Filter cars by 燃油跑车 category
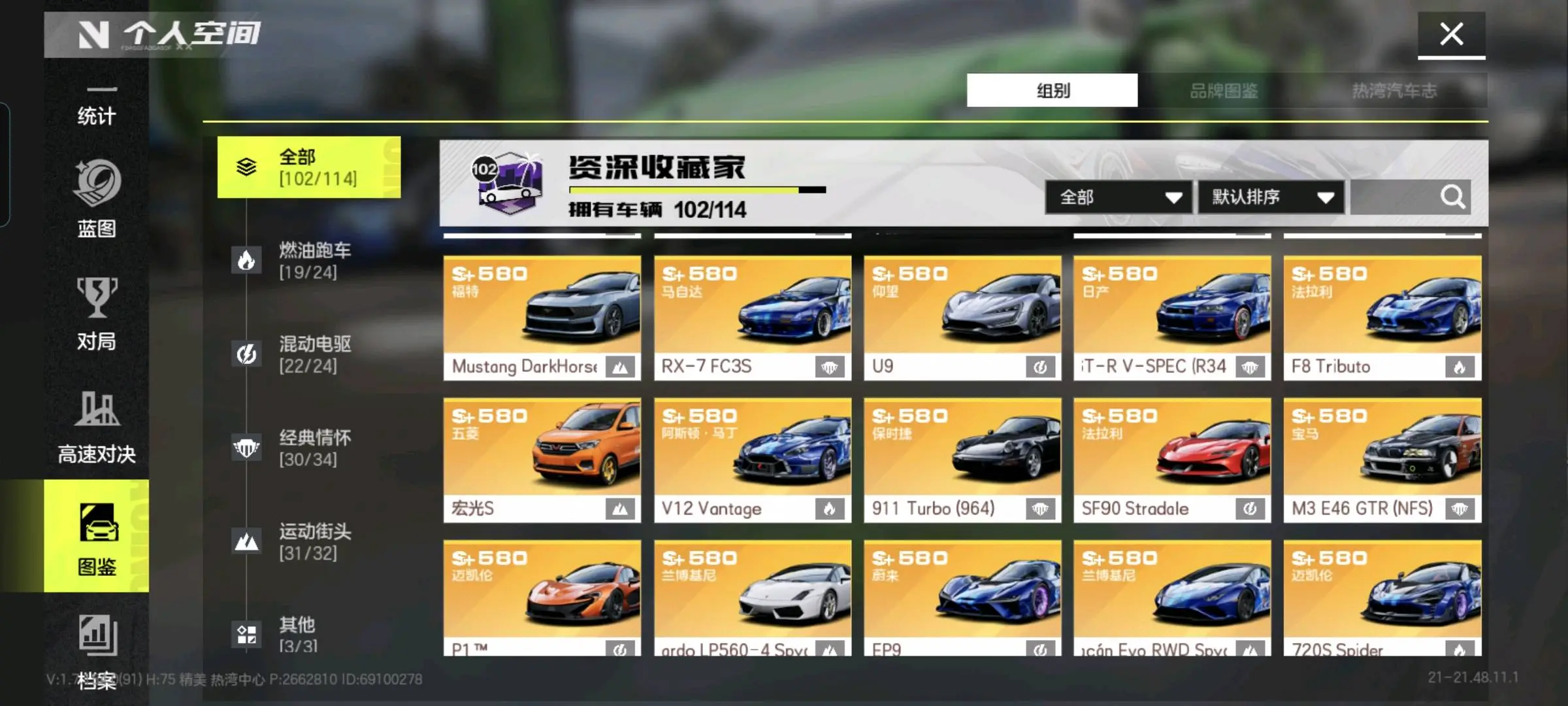 click(x=308, y=260)
